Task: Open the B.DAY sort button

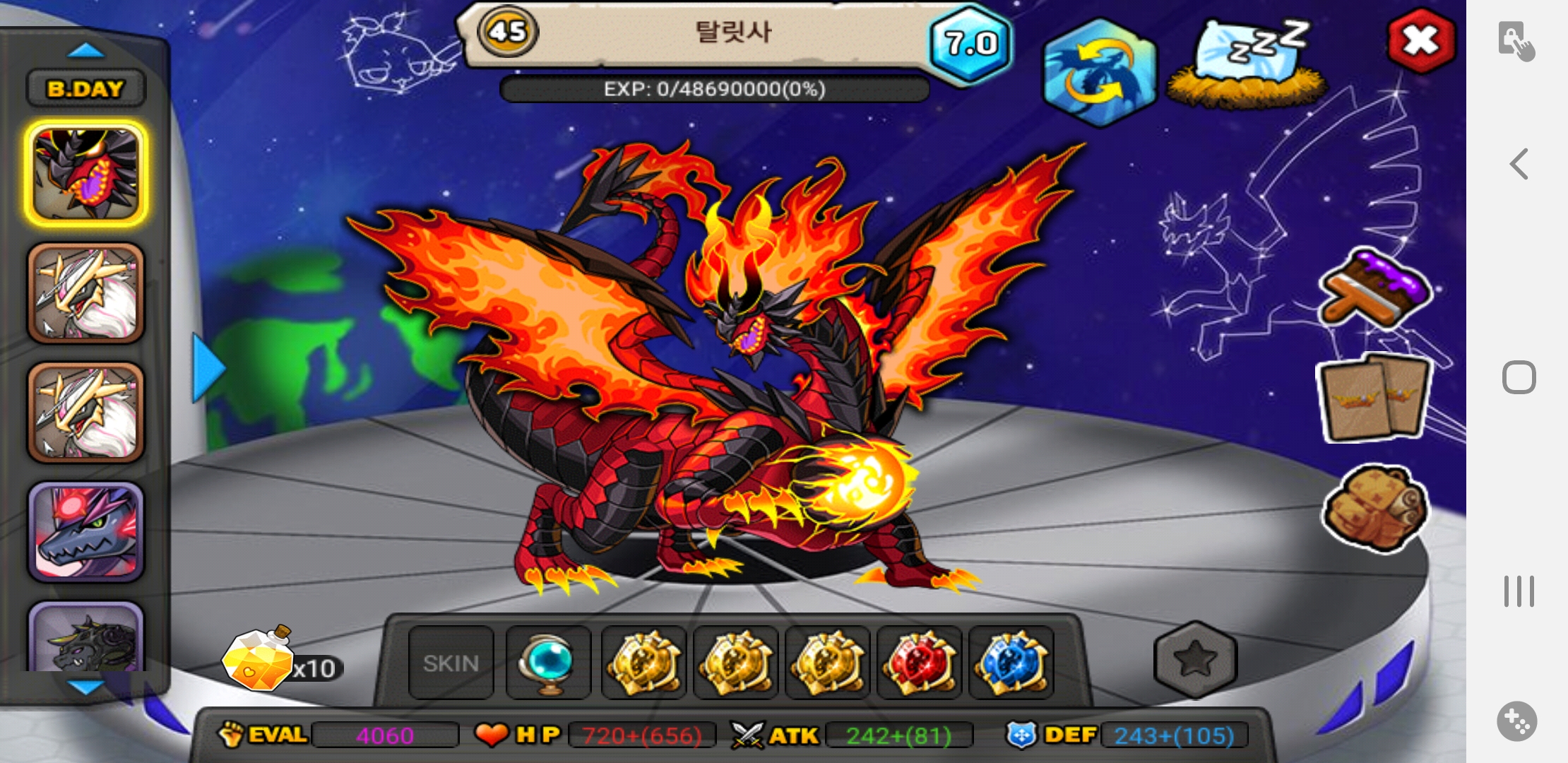Action: point(85,89)
